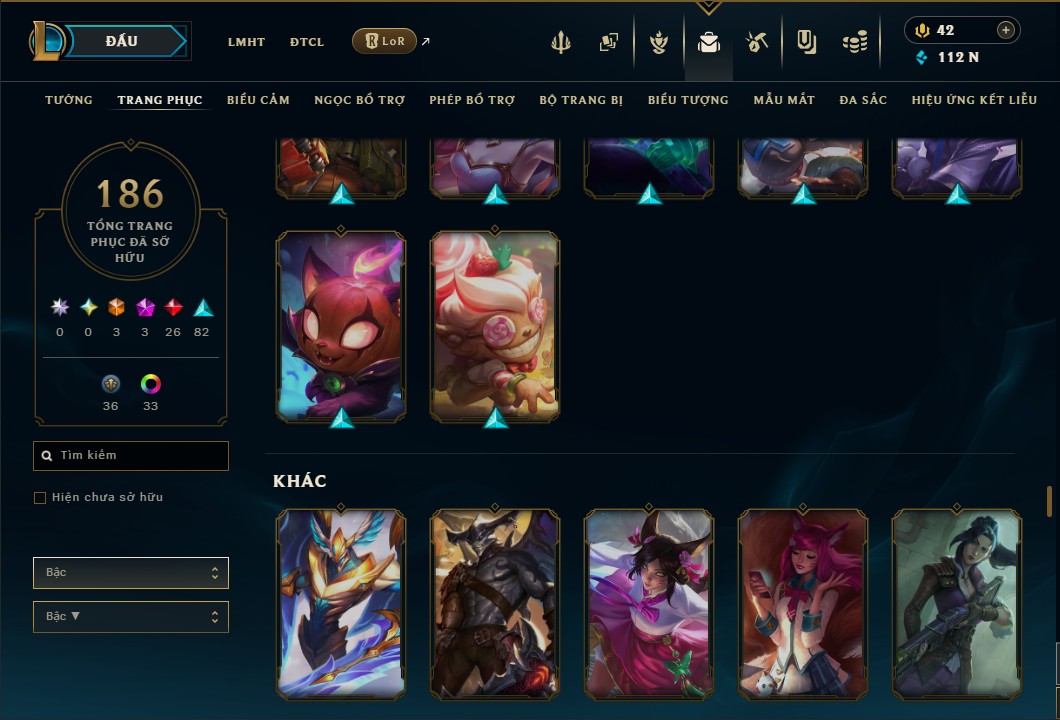Open the MẪU MẮT tab
This screenshot has width=1060, height=720.
pyautogui.click(x=784, y=100)
